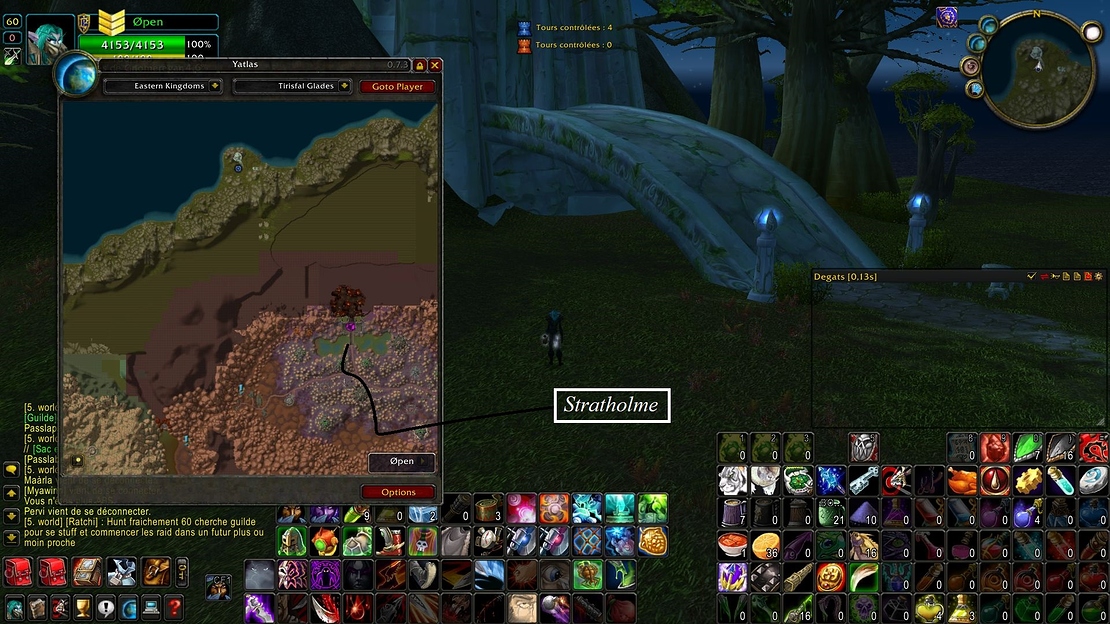Click the Goto Player button
Screen dimensions: 1110x624
[x=397, y=87]
